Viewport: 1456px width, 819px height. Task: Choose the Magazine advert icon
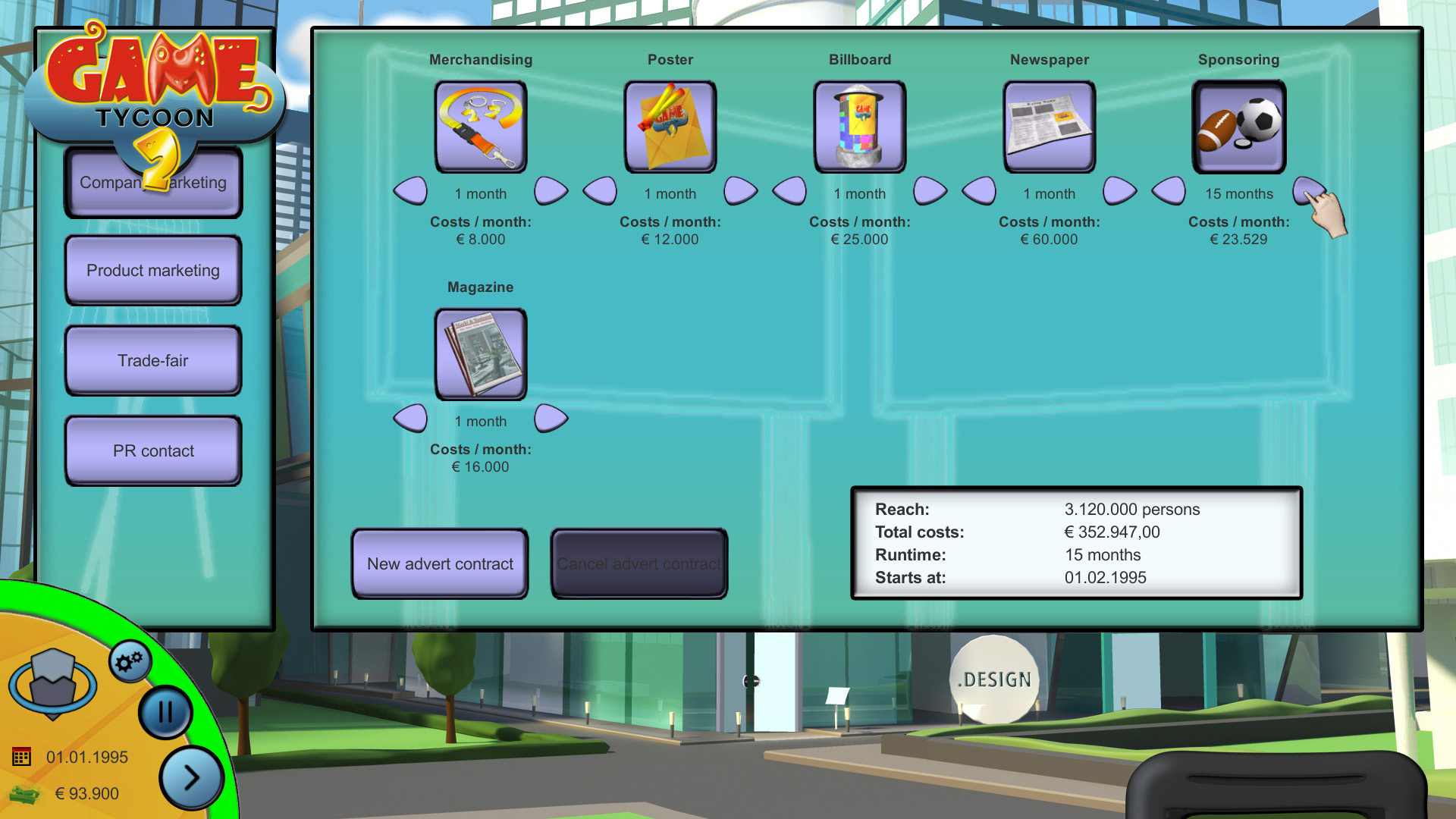point(481,355)
